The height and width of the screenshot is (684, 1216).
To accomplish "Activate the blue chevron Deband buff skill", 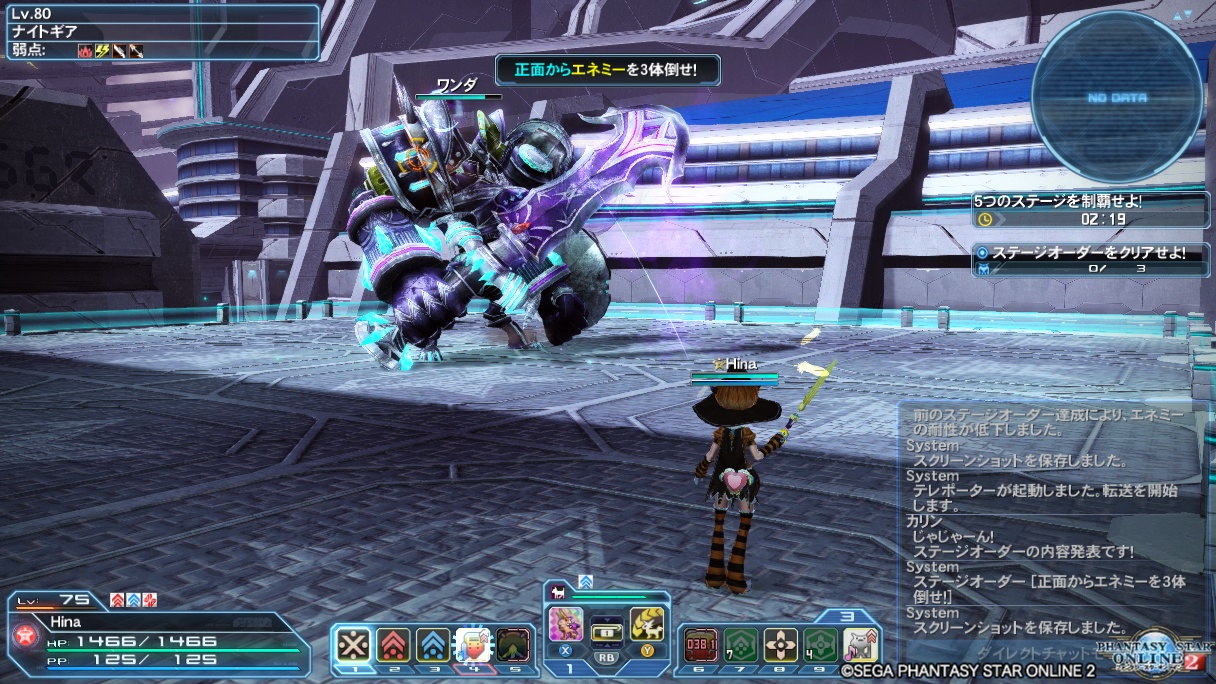I will pyautogui.click(x=432, y=644).
